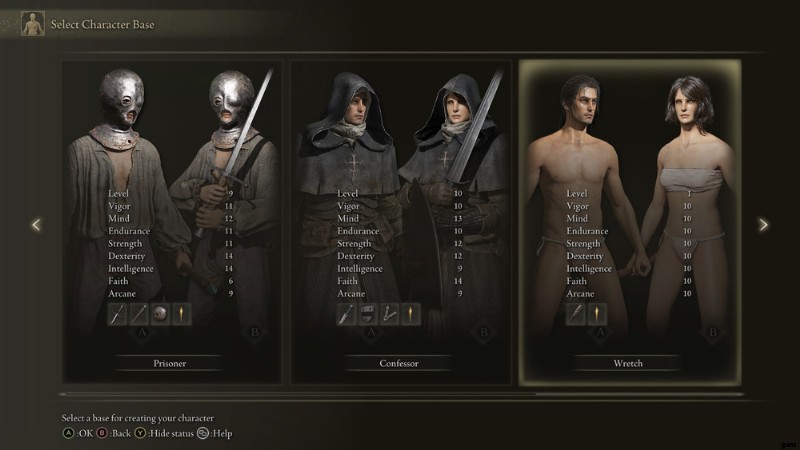The image size is (800, 450).
Task: Choose the Confessor character base card
Action: [x=401, y=220]
